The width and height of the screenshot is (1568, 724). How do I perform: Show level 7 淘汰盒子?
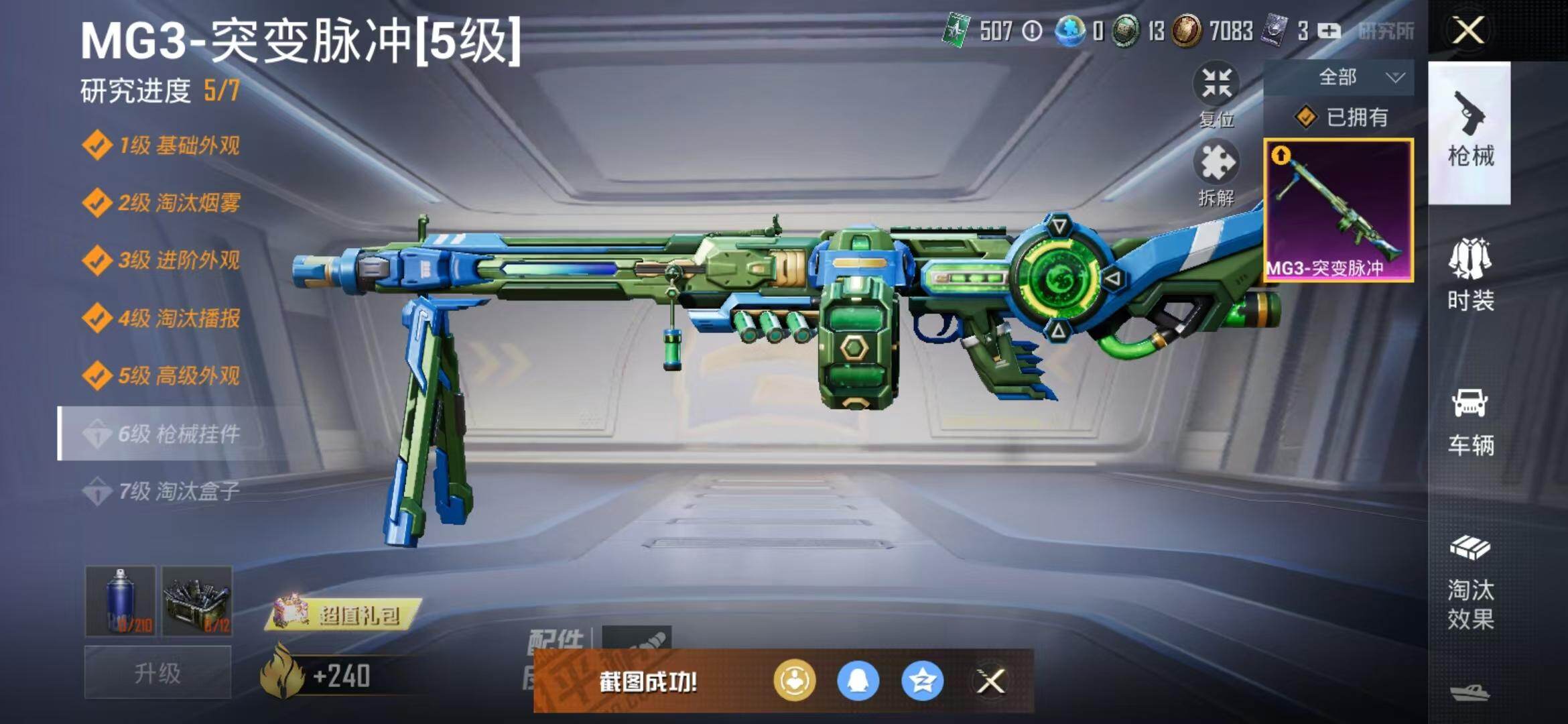point(161,491)
